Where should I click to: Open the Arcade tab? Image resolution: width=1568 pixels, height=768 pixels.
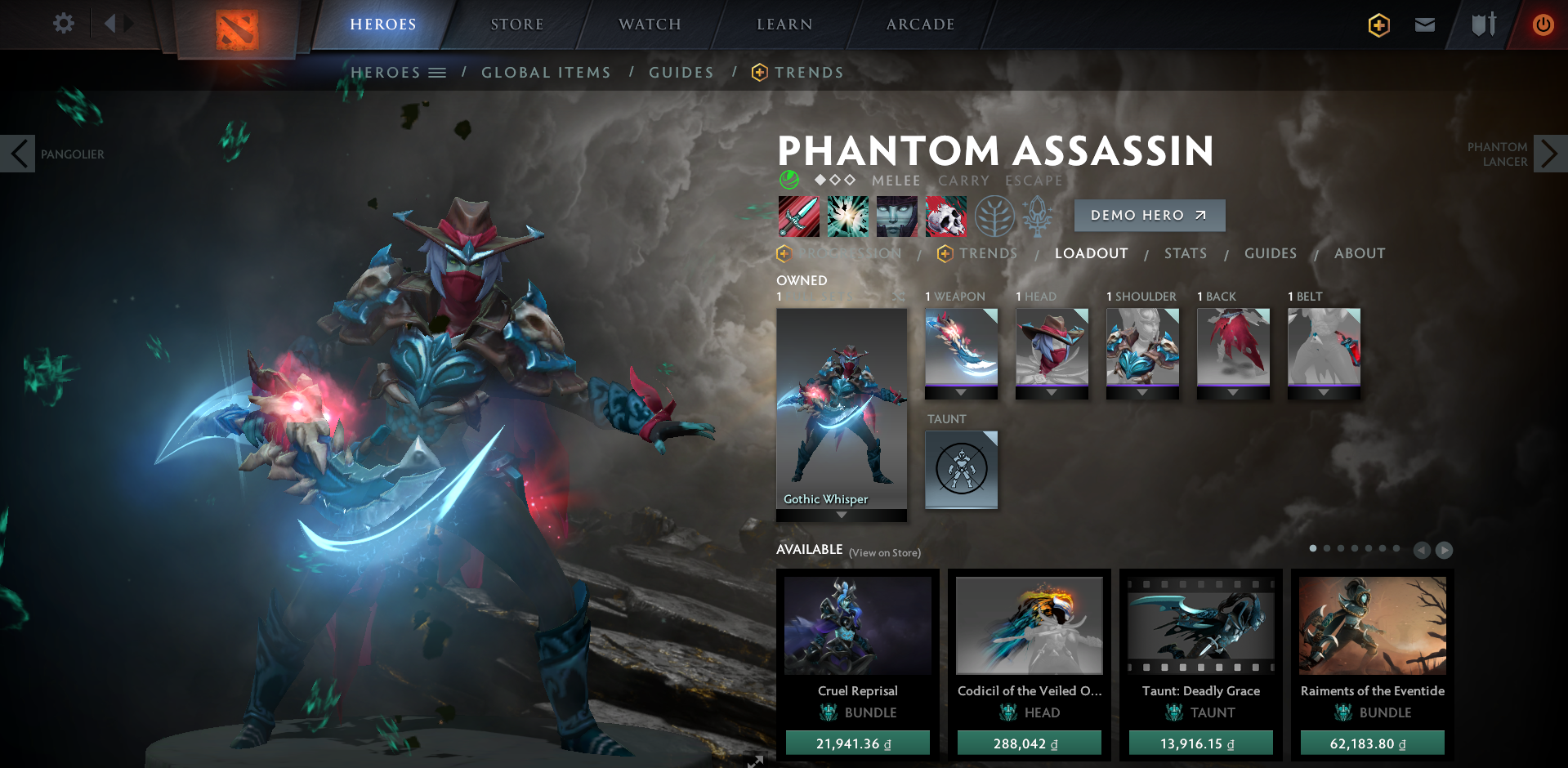(920, 25)
